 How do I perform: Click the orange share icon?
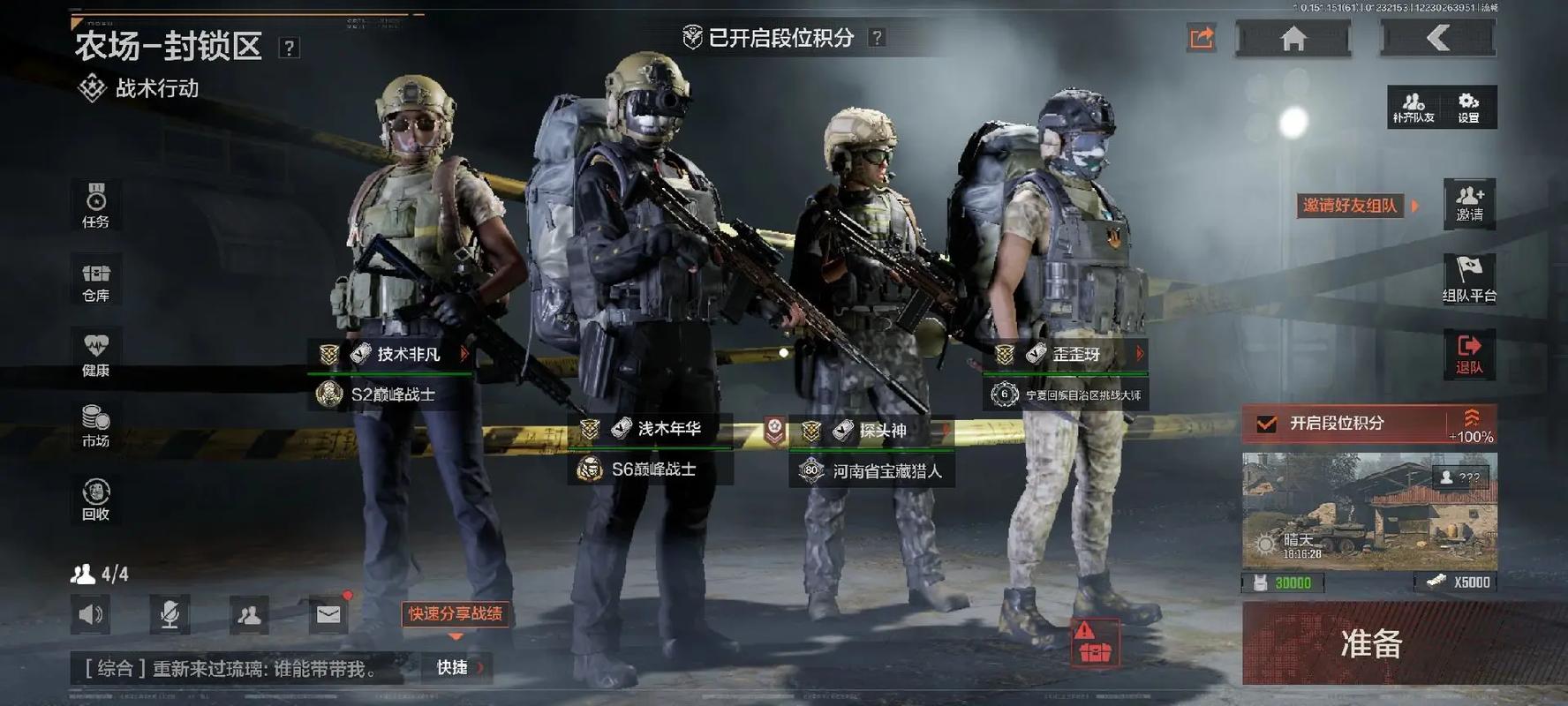coord(1202,38)
